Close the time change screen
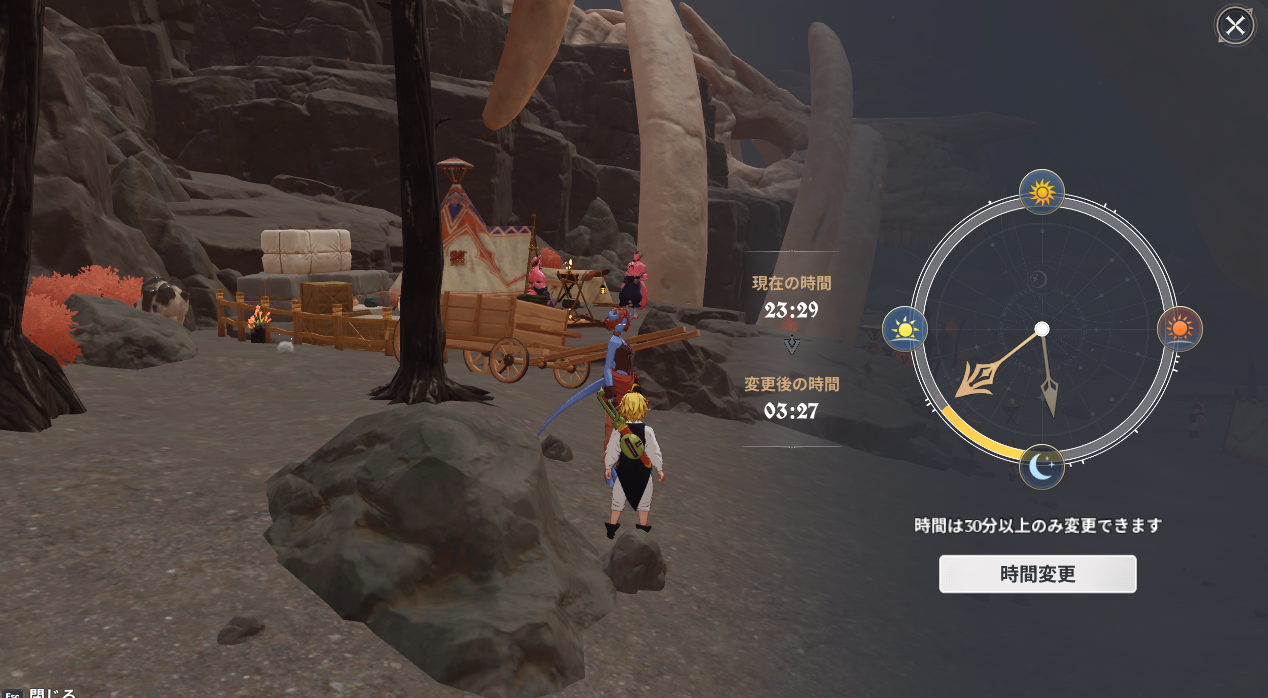Screen dimensions: 1268x698 tap(1235, 25)
